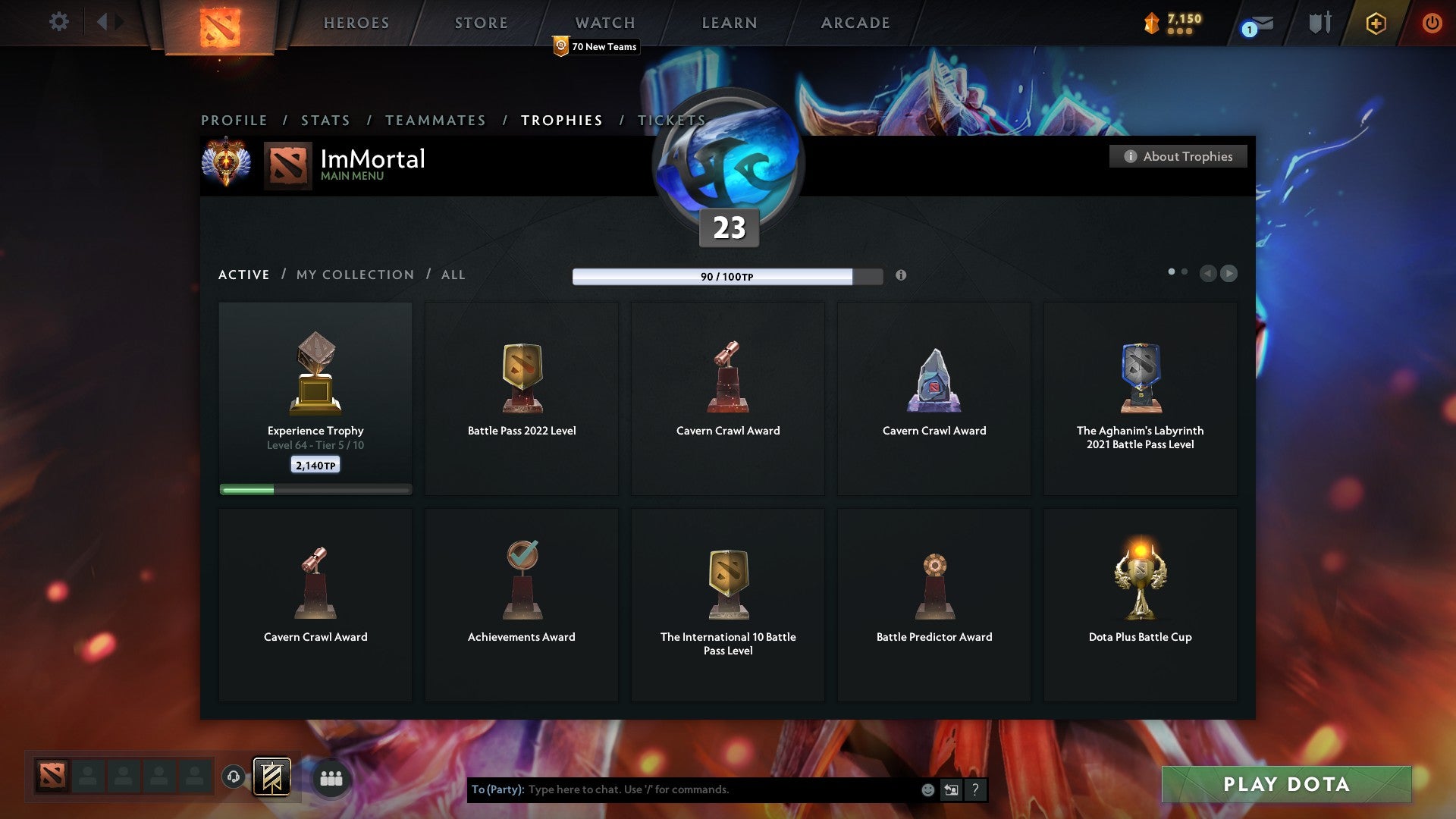Click the About Trophies button
The height and width of the screenshot is (819, 1456).
pyautogui.click(x=1178, y=156)
